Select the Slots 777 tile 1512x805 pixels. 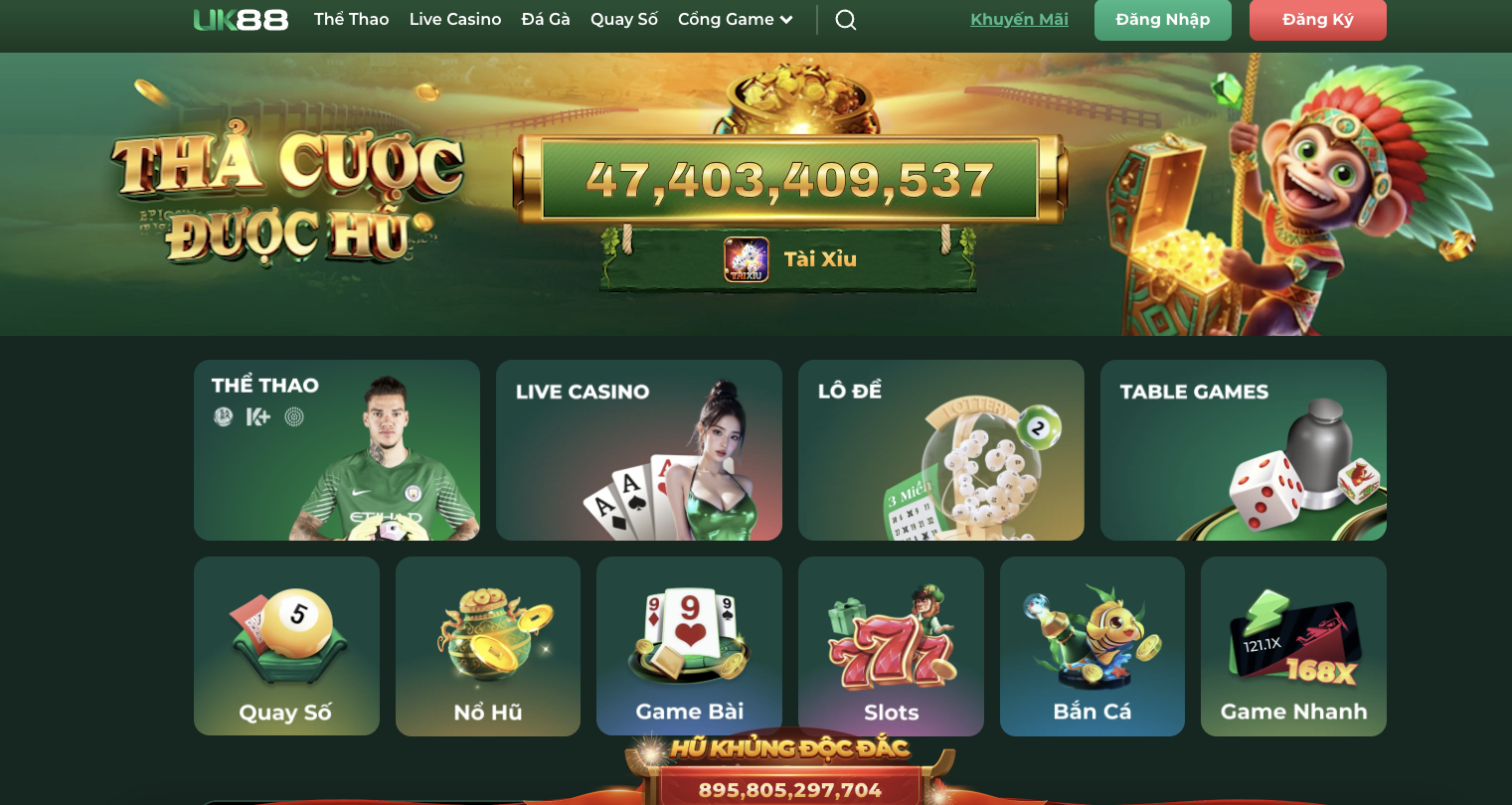891,646
